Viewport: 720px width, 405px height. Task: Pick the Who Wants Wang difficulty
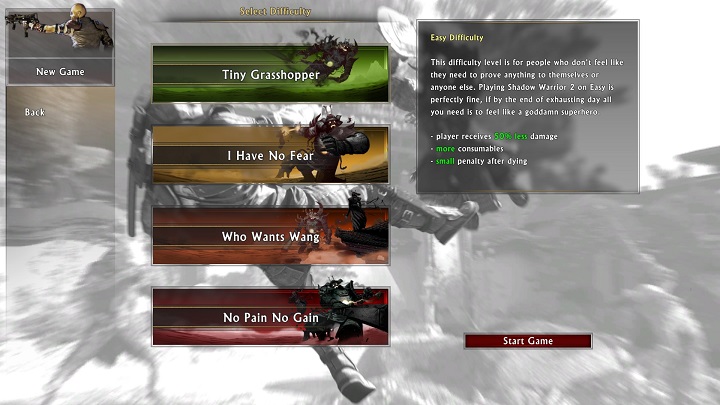pos(270,236)
